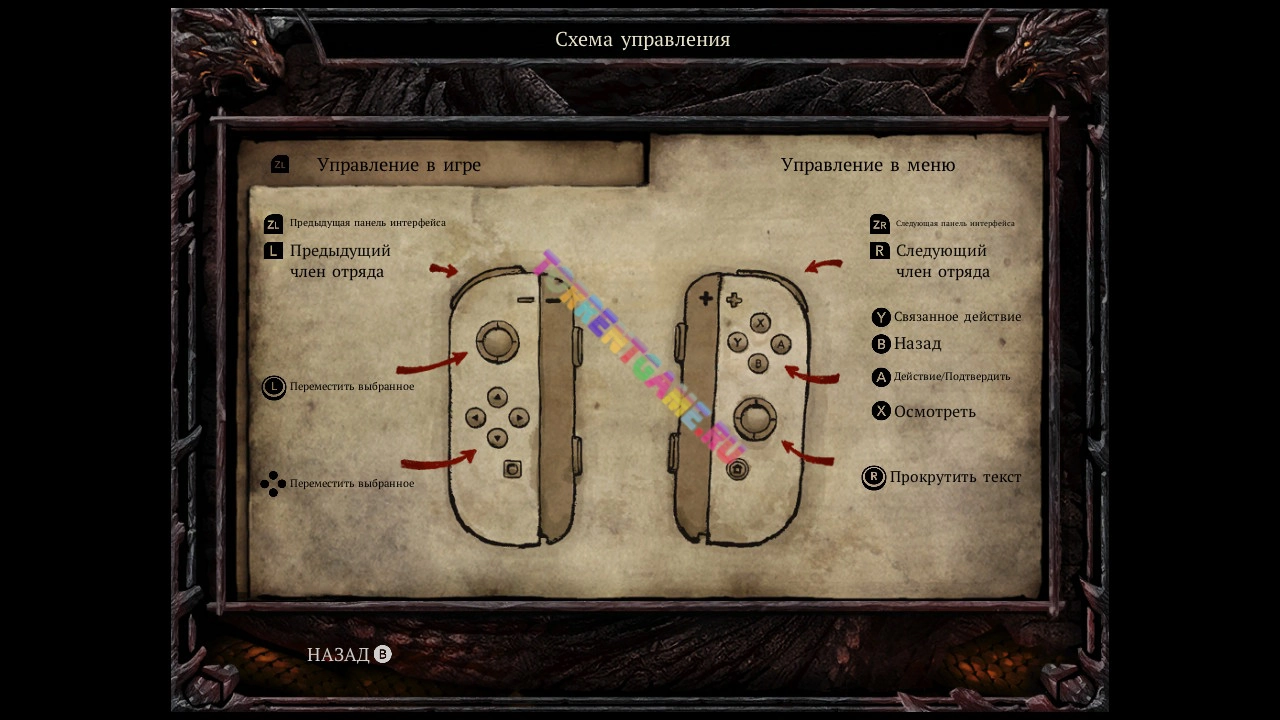Open the Управление в меню tab
This screenshot has height=720, width=1280.
pos(867,164)
